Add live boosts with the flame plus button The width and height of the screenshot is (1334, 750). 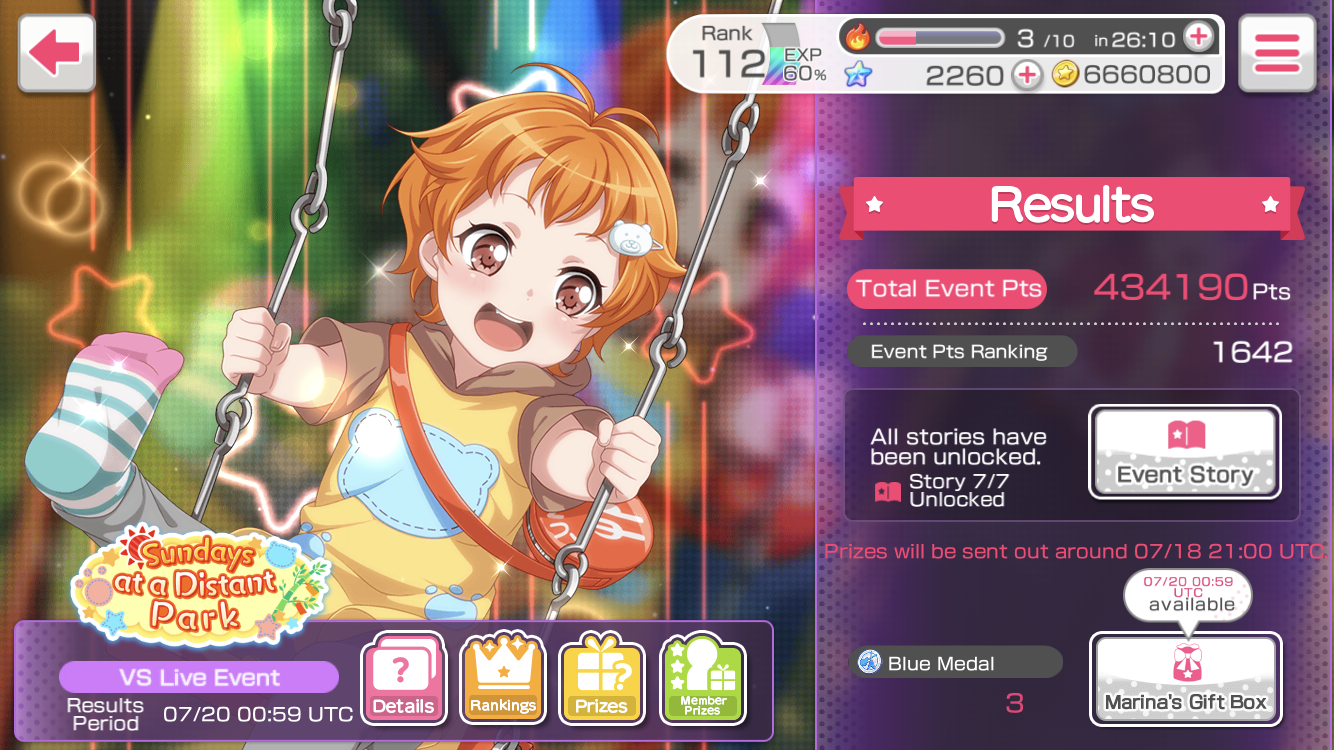1197,38
